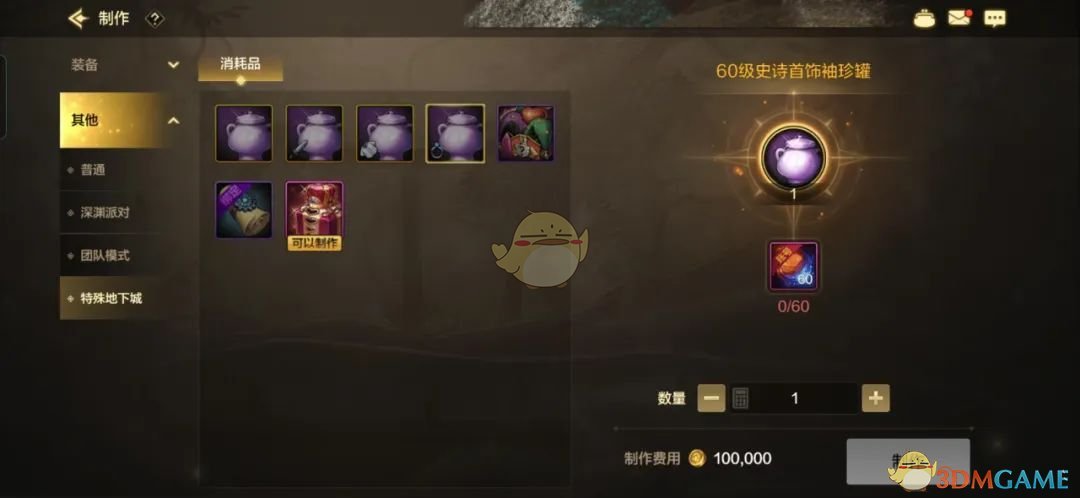Image resolution: width=1080 pixels, height=498 pixels.
Task: Expand the 装备 category
Action: [x=122, y=65]
